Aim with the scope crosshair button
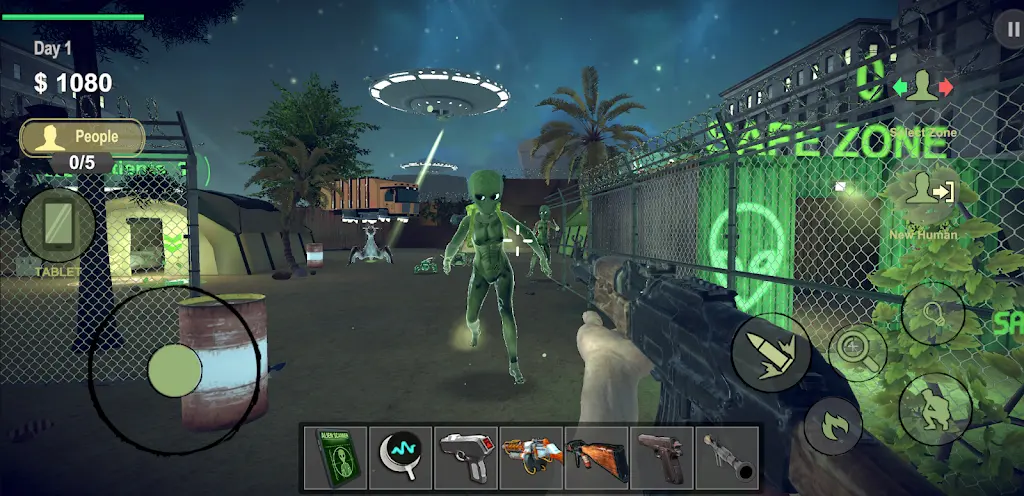 [x=857, y=350]
